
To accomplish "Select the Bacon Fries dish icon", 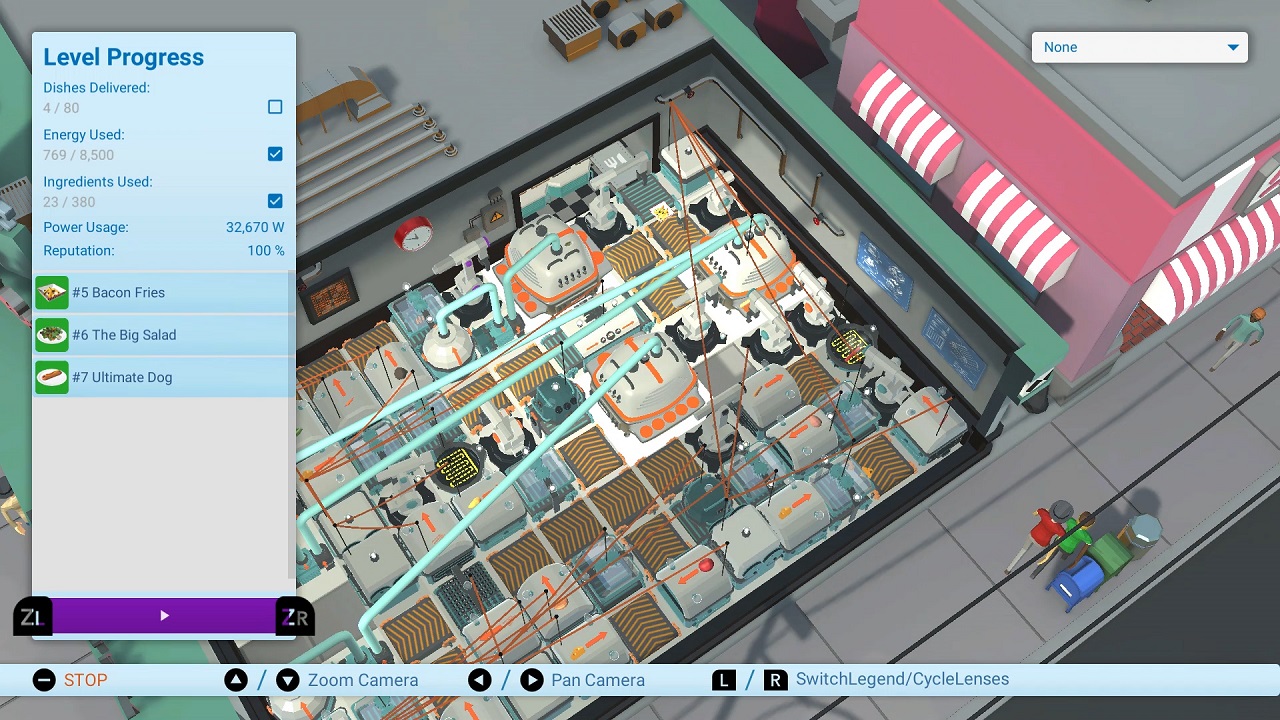I will click(51, 293).
